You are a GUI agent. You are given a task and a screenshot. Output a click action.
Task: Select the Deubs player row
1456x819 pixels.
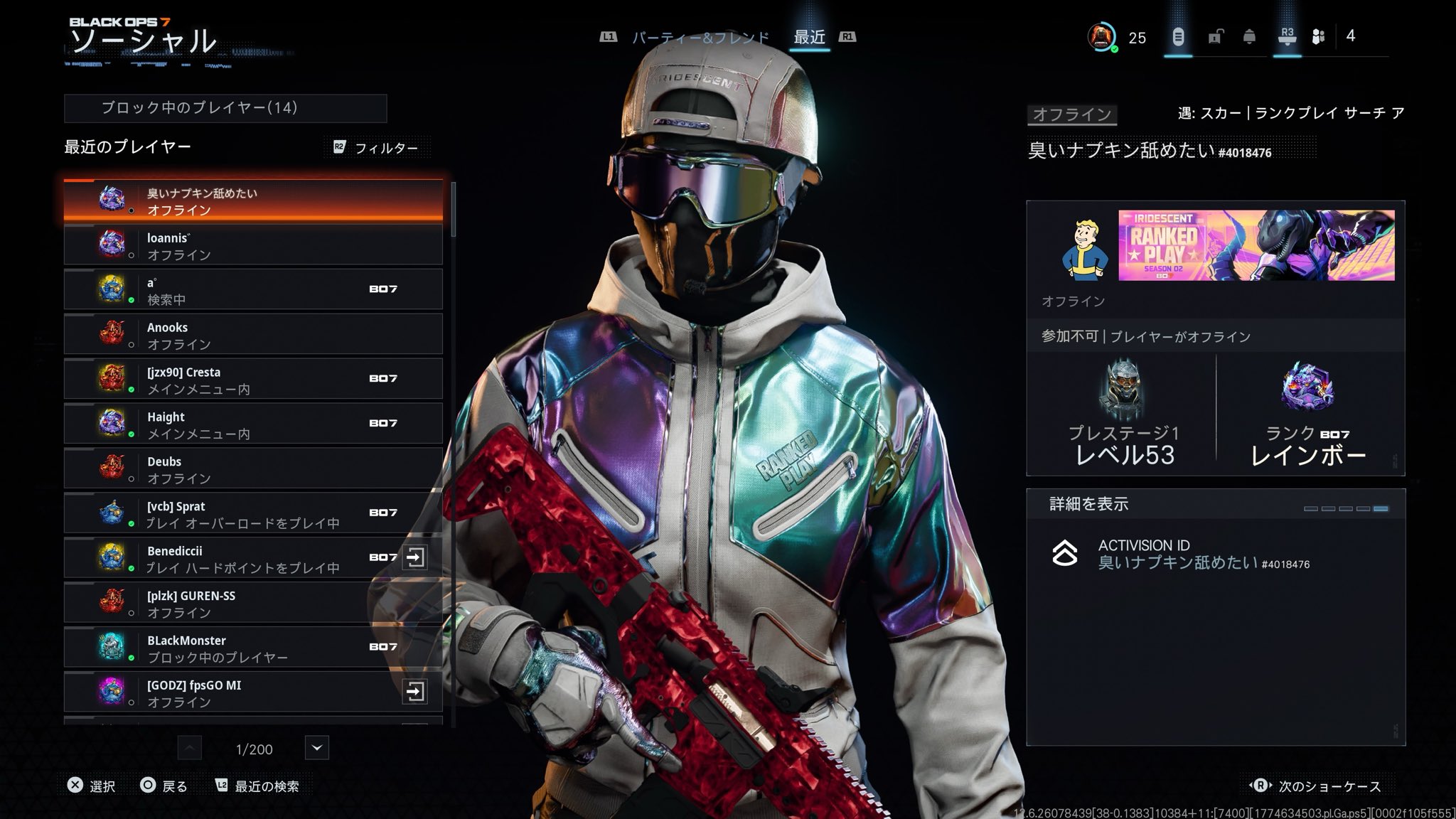253,469
